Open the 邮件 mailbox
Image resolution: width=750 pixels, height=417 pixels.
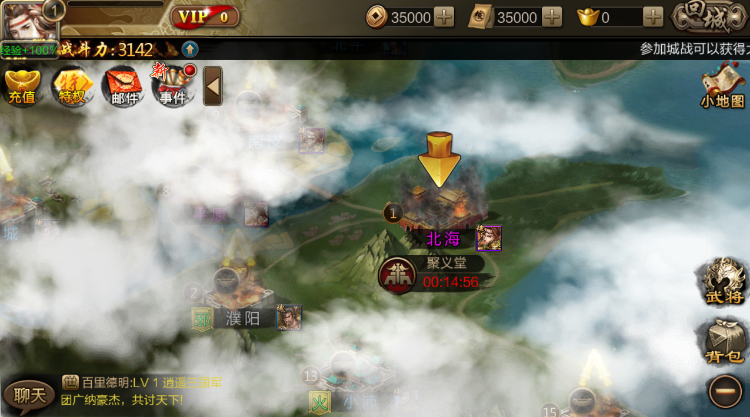tap(123, 86)
